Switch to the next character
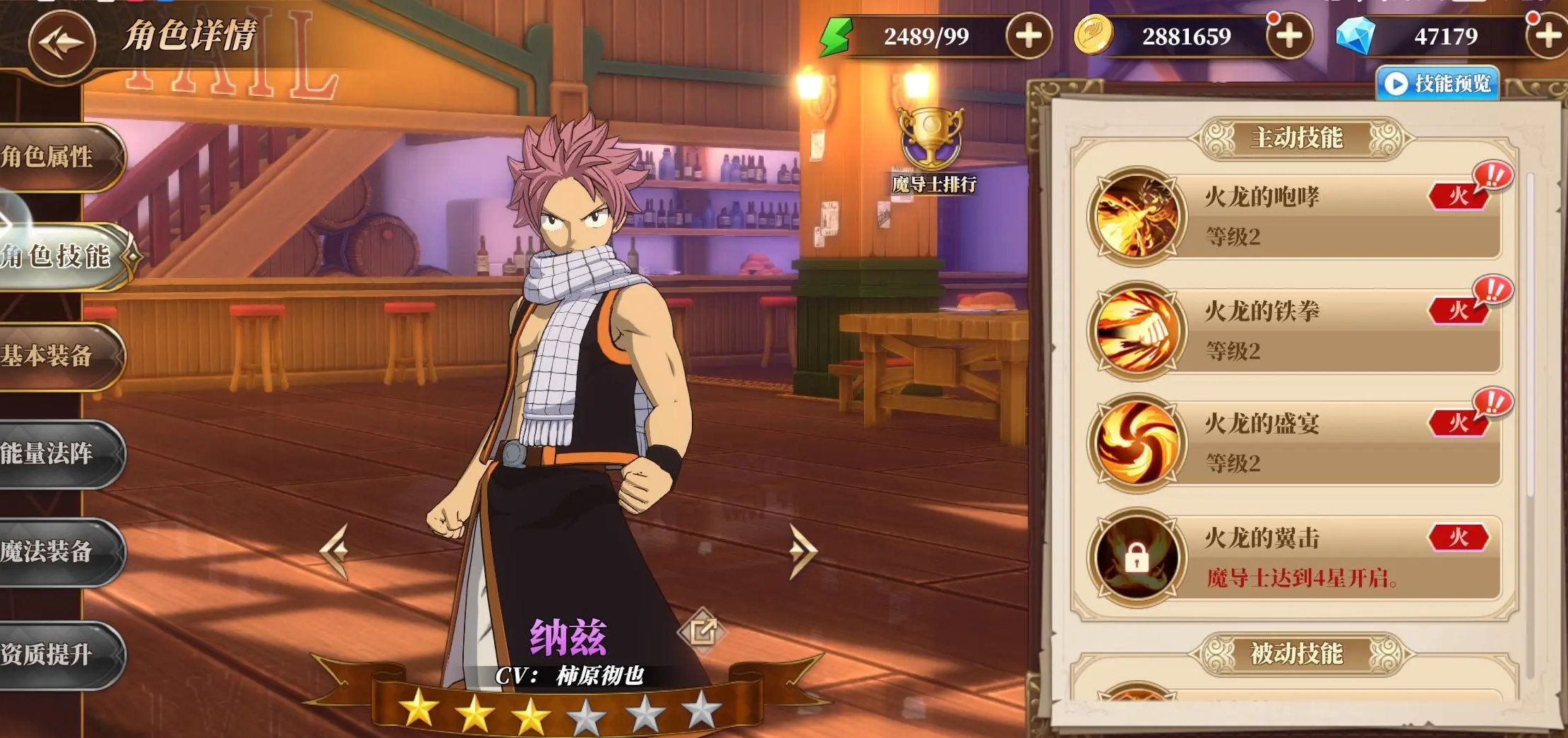 [x=803, y=550]
